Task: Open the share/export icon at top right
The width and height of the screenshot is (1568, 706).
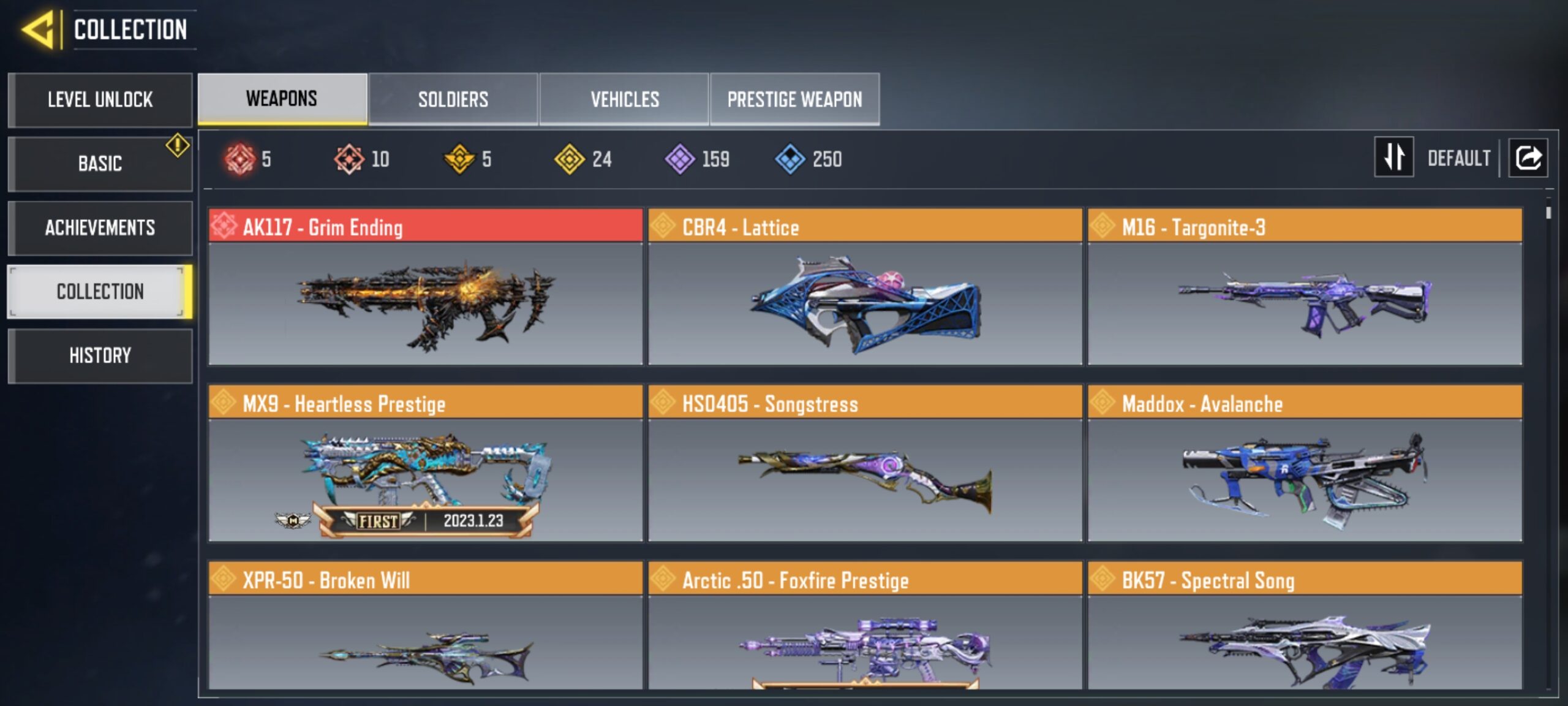Action: coord(1528,158)
